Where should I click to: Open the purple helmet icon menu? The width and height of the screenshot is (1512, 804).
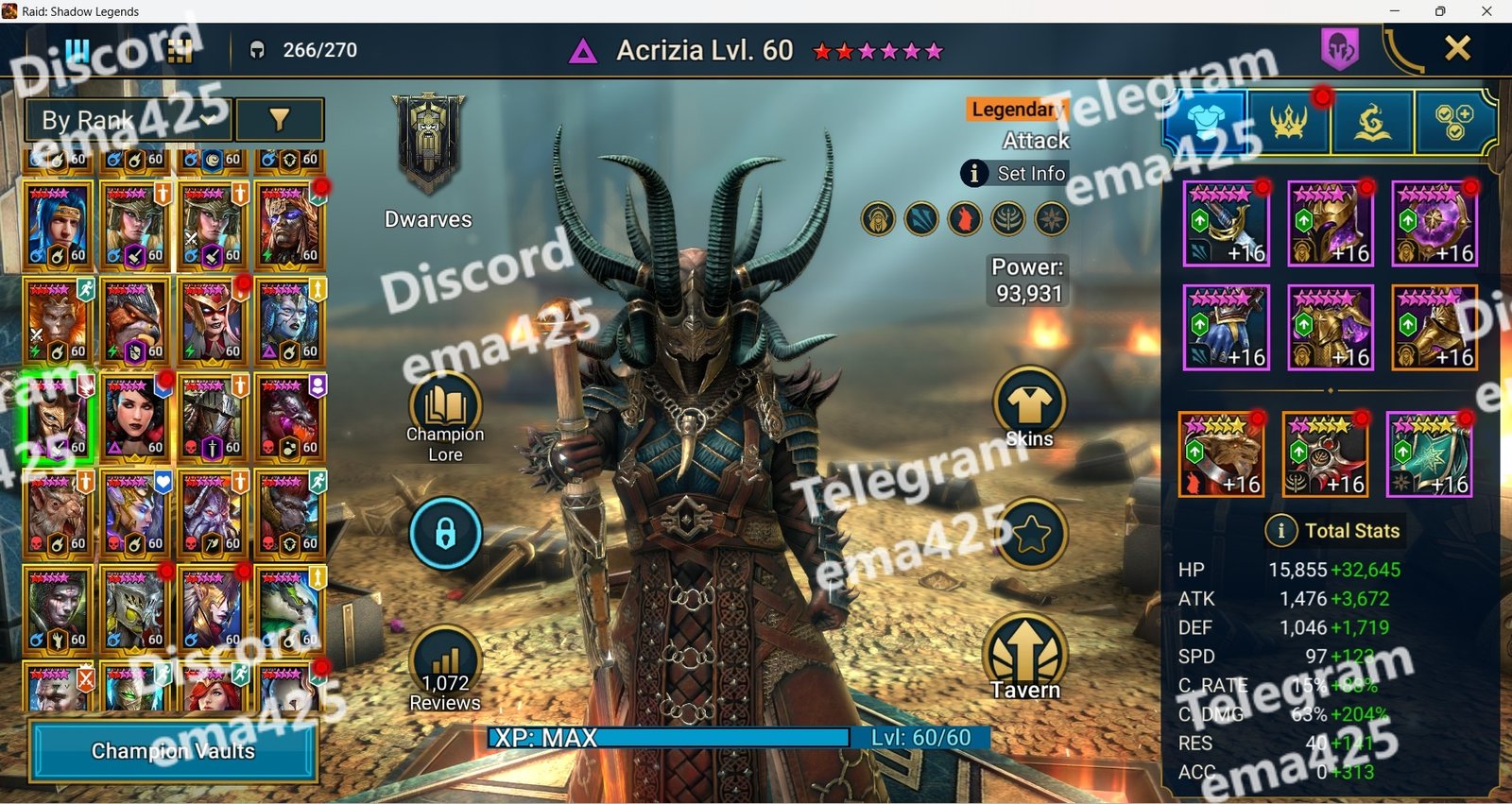click(x=1340, y=48)
